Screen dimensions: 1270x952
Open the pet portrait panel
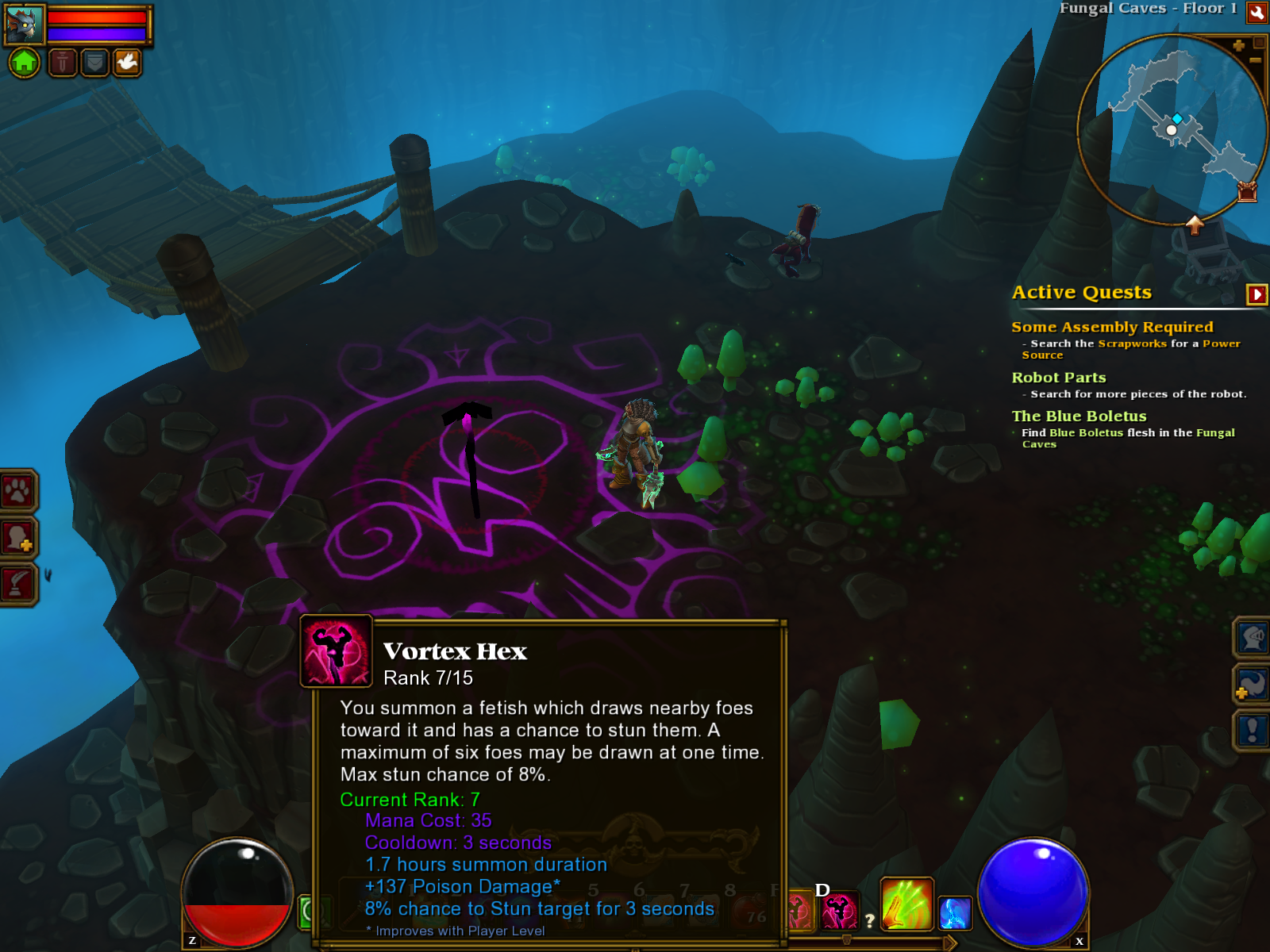(25, 24)
